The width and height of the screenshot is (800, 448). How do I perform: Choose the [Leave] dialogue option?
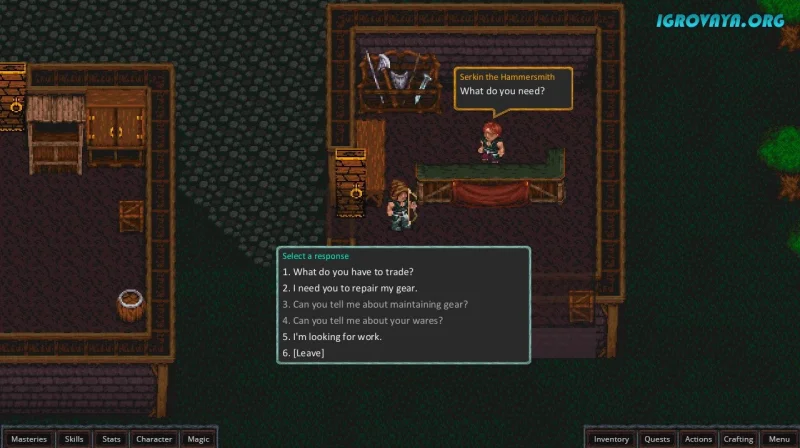click(304, 352)
